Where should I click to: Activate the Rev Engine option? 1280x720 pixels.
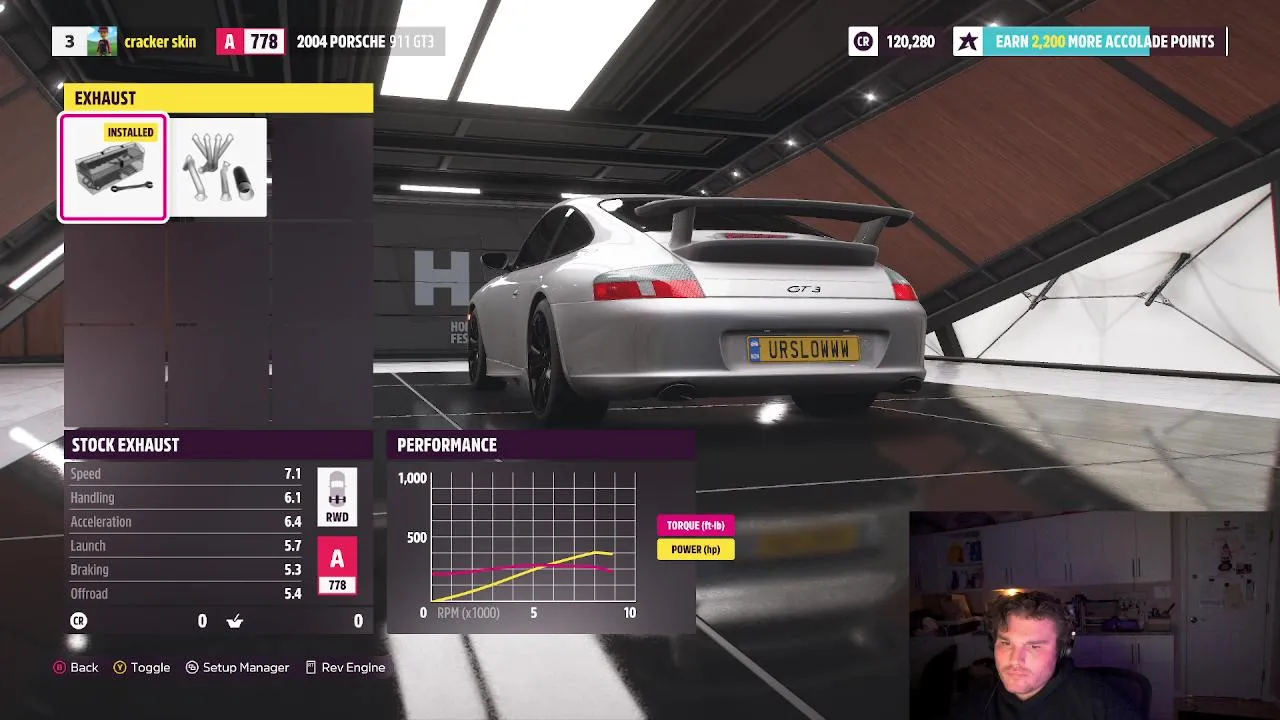pyautogui.click(x=345, y=667)
